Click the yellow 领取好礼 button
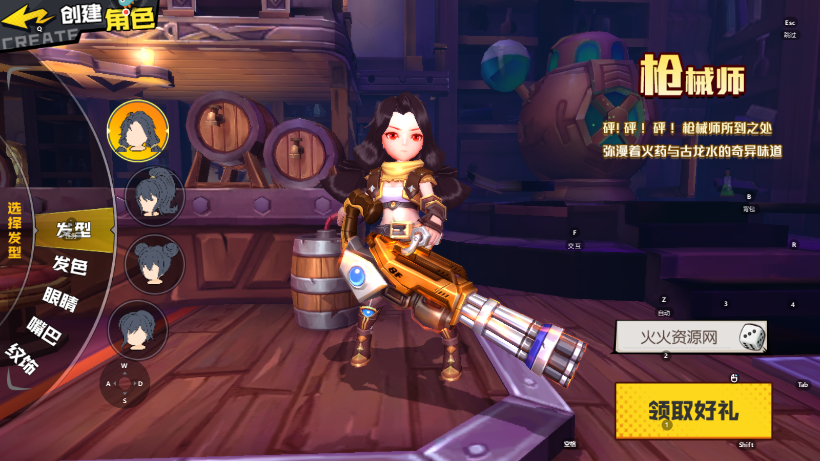Screen dimensions: 820x461 pyautogui.click(x=693, y=410)
